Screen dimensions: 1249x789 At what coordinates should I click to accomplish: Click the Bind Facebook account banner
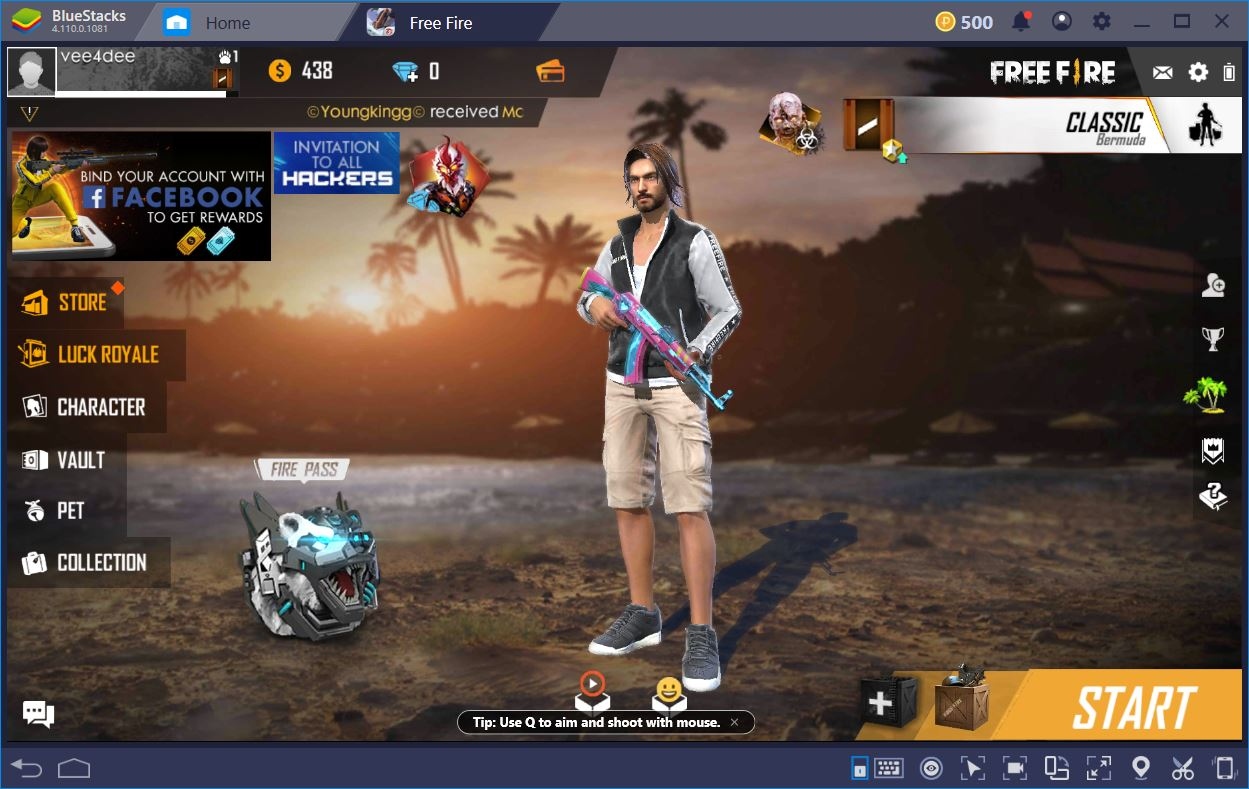coord(141,196)
